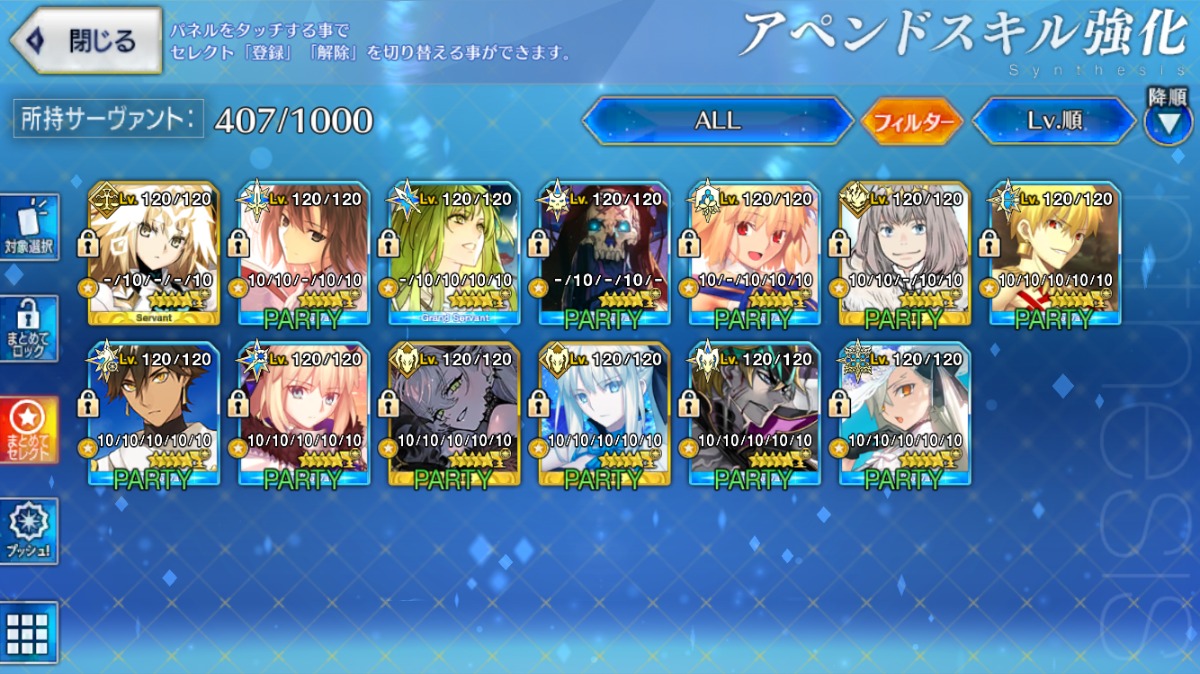1200x674 pixels.
Task: Pick the skull-masked servant card
Action: point(604,254)
